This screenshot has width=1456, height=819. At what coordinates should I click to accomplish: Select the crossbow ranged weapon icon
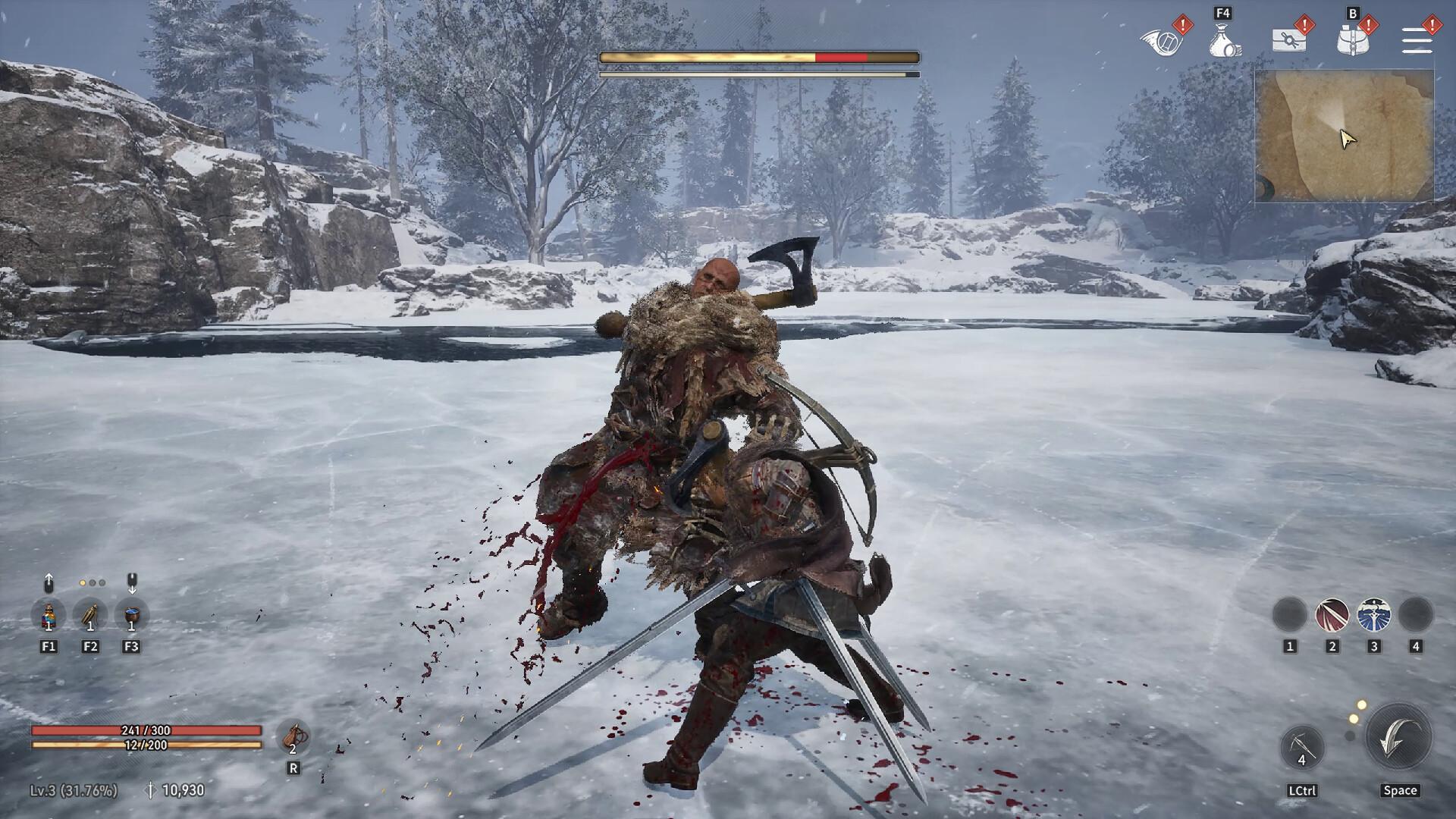1302,747
